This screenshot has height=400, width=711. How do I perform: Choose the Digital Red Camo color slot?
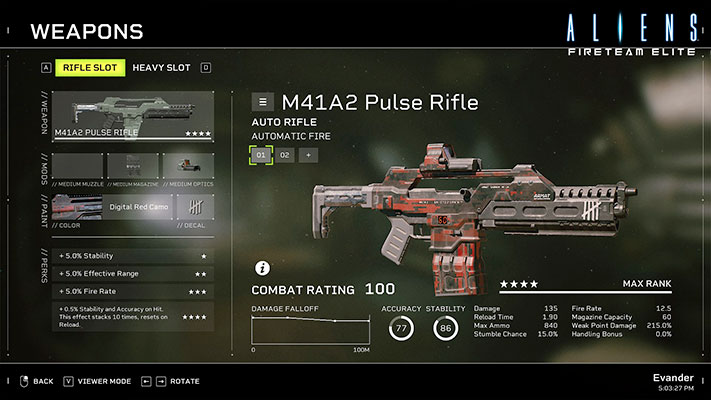point(112,207)
